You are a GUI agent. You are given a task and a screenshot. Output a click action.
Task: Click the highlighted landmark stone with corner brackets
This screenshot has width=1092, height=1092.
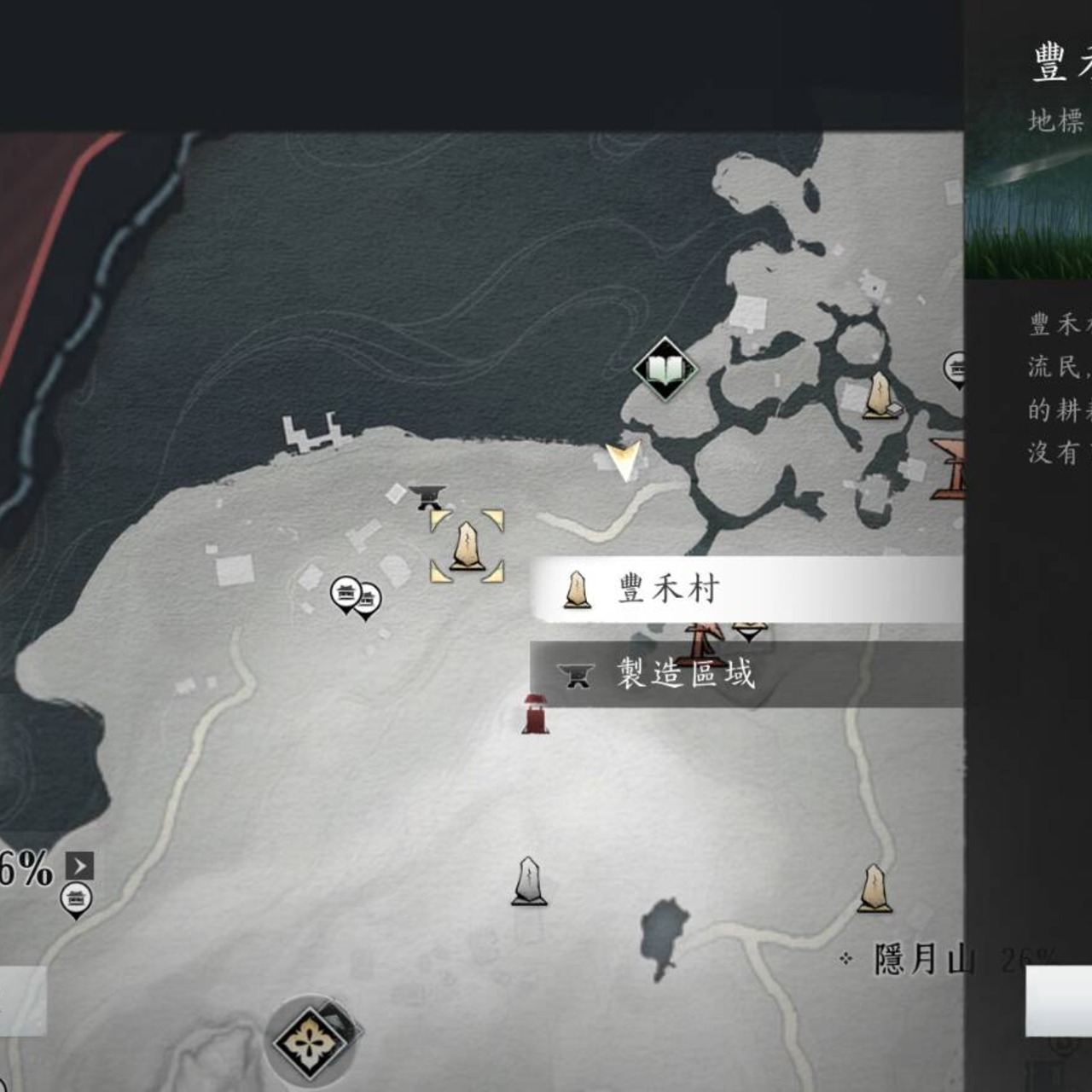coord(467,546)
